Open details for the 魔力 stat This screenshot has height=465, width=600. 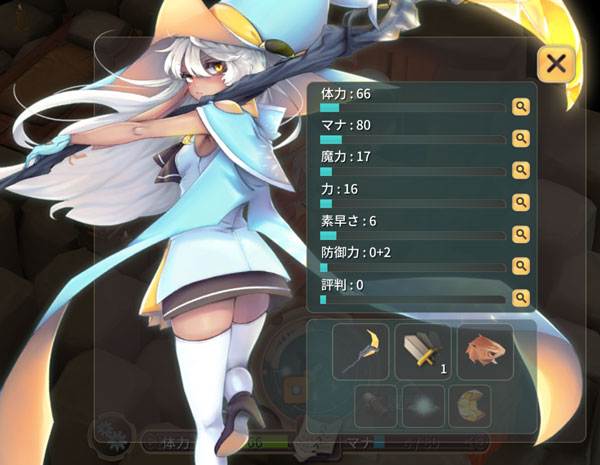(520, 169)
